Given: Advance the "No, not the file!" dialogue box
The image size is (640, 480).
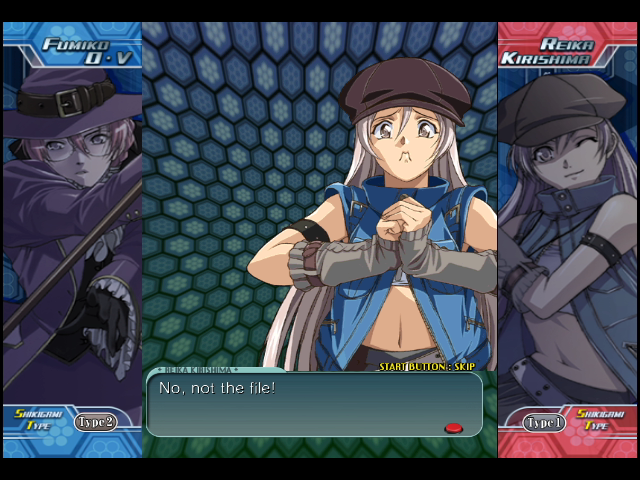Looking at the screenshot, I should [314, 404].
